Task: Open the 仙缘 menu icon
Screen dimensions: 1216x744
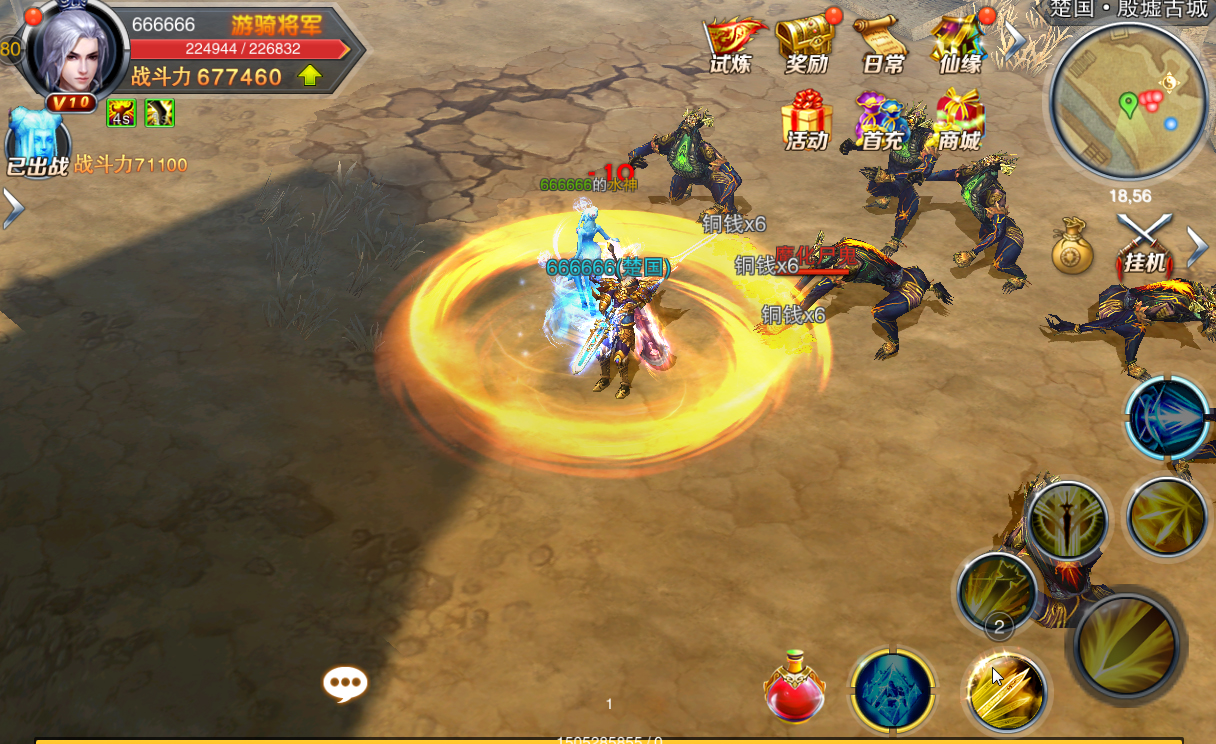Action: point(959,43)
